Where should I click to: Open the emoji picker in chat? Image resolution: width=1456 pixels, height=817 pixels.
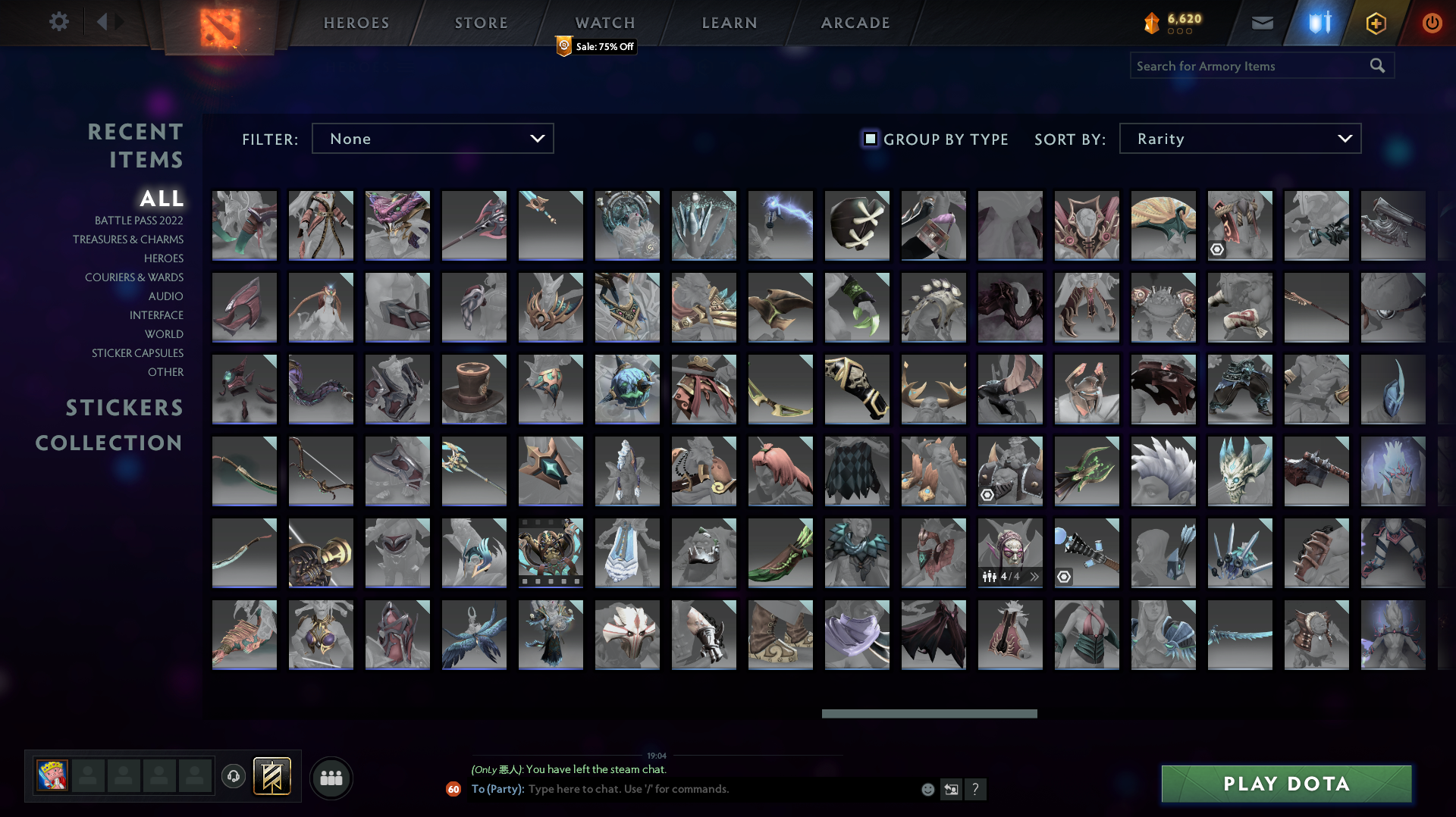click(x=927, y=789)
